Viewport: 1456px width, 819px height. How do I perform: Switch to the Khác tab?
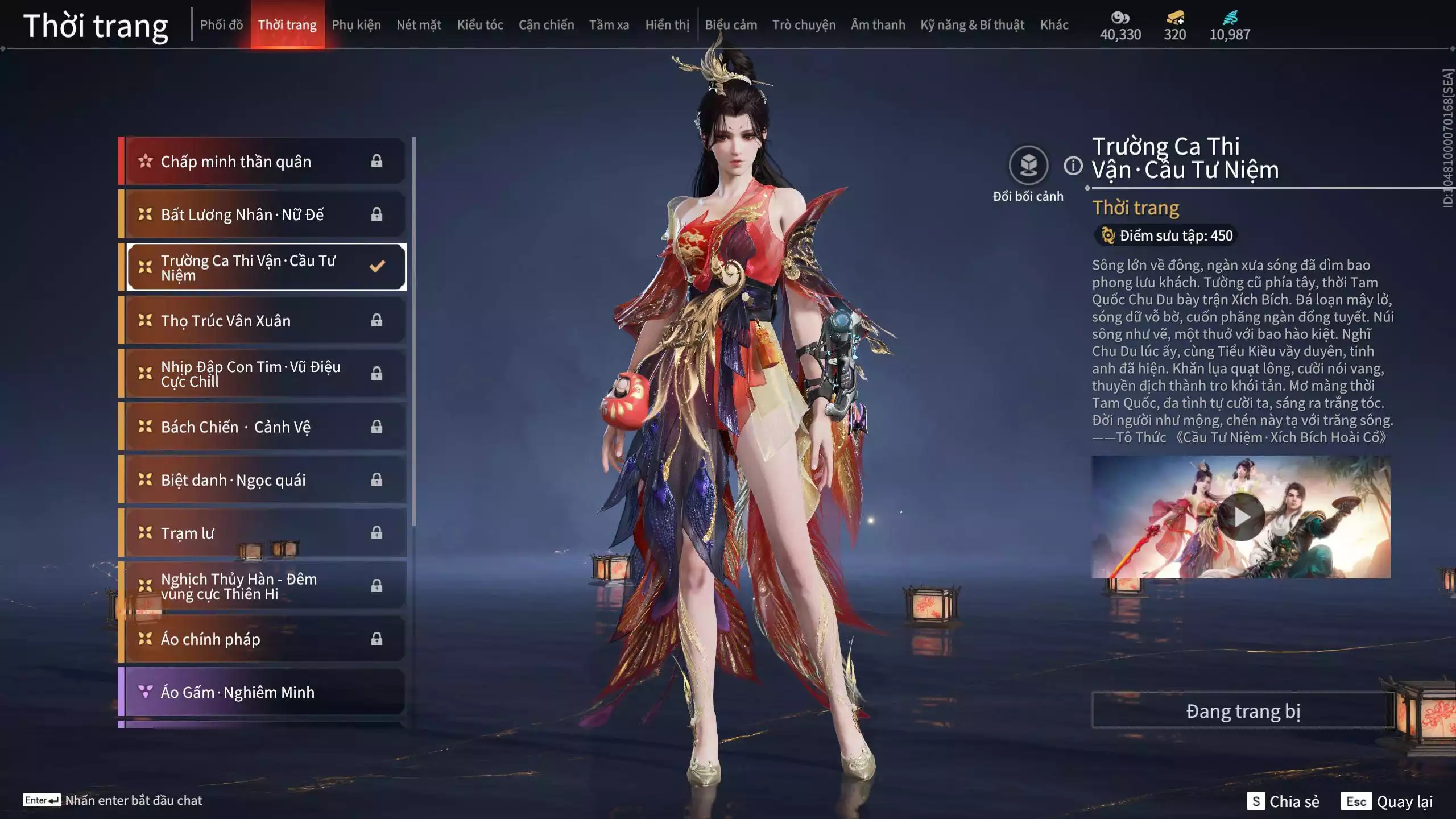tap(1054, 25)
